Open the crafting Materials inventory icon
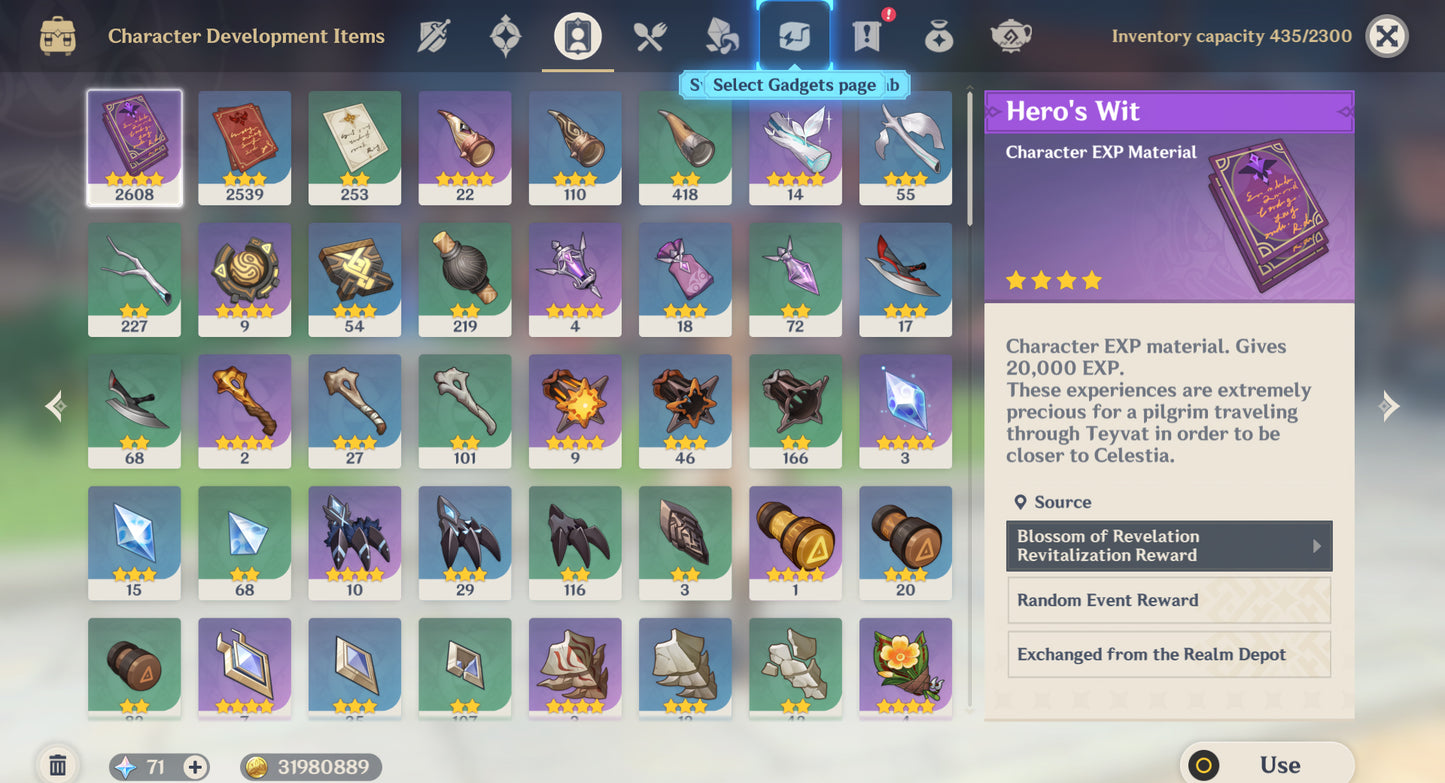Image resolution: width=1445 pixels, height=783 pixels. point(721,35)
